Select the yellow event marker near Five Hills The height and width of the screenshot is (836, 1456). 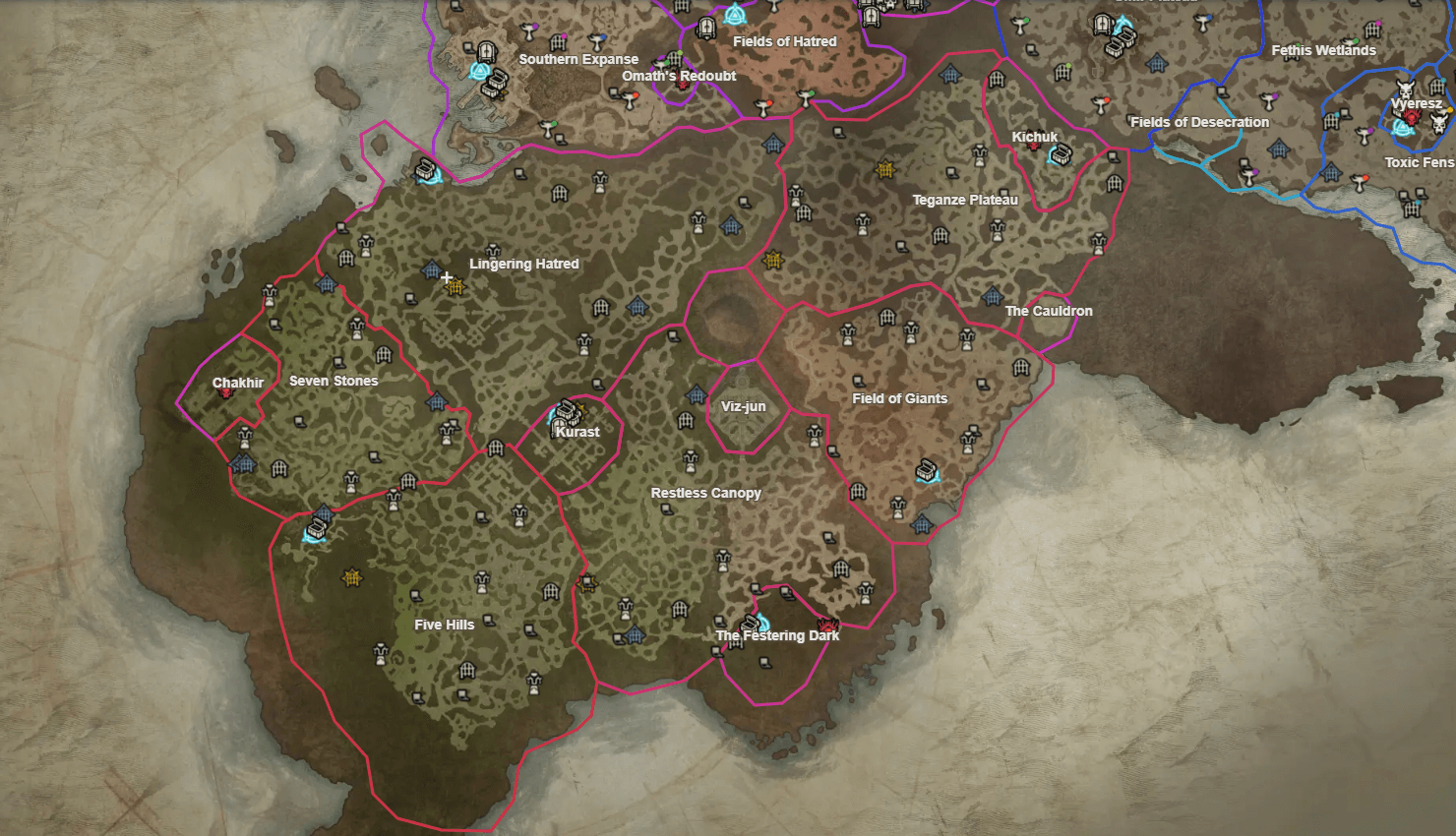(351, 577)
